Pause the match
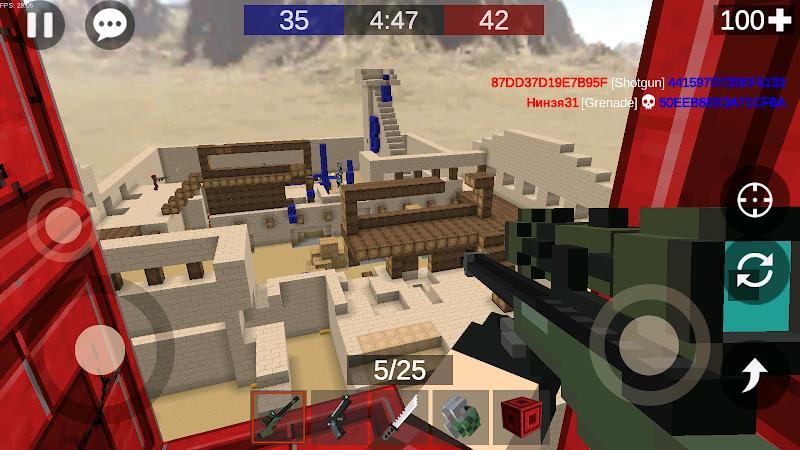Screen dimensions: 800x450 click(x=38, y=23)
